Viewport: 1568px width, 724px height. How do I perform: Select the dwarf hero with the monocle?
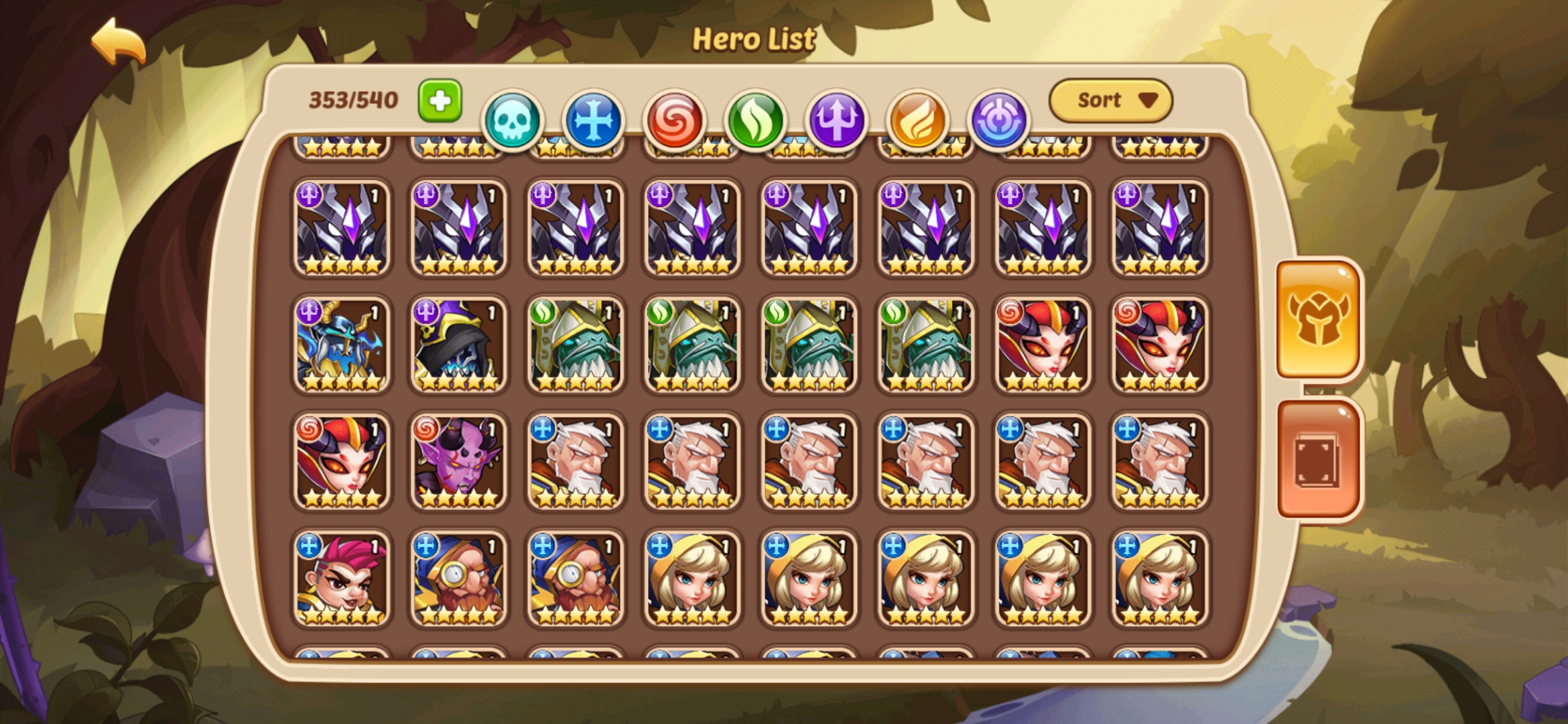coord(460,580)
